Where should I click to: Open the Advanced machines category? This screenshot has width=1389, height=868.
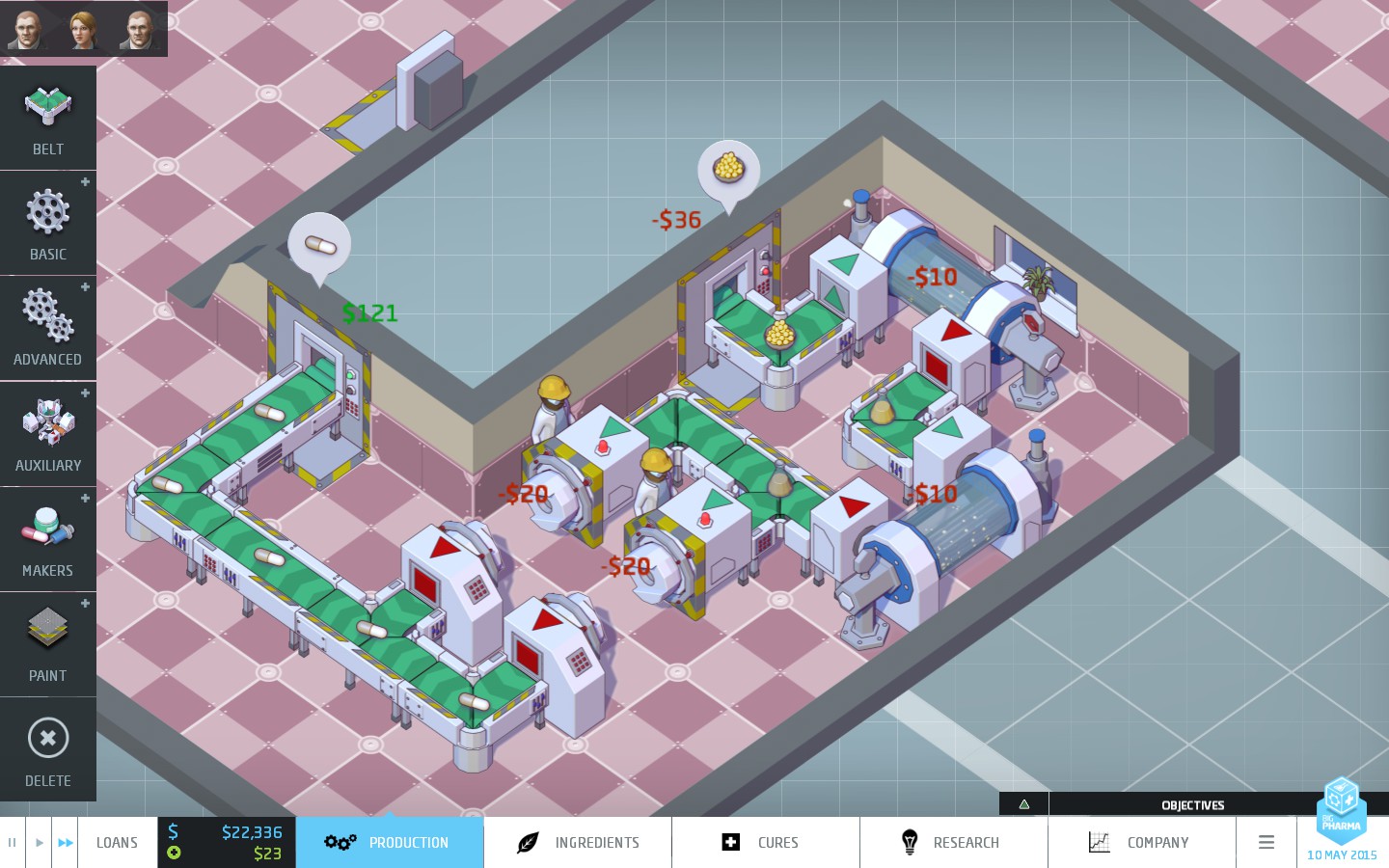48,328
